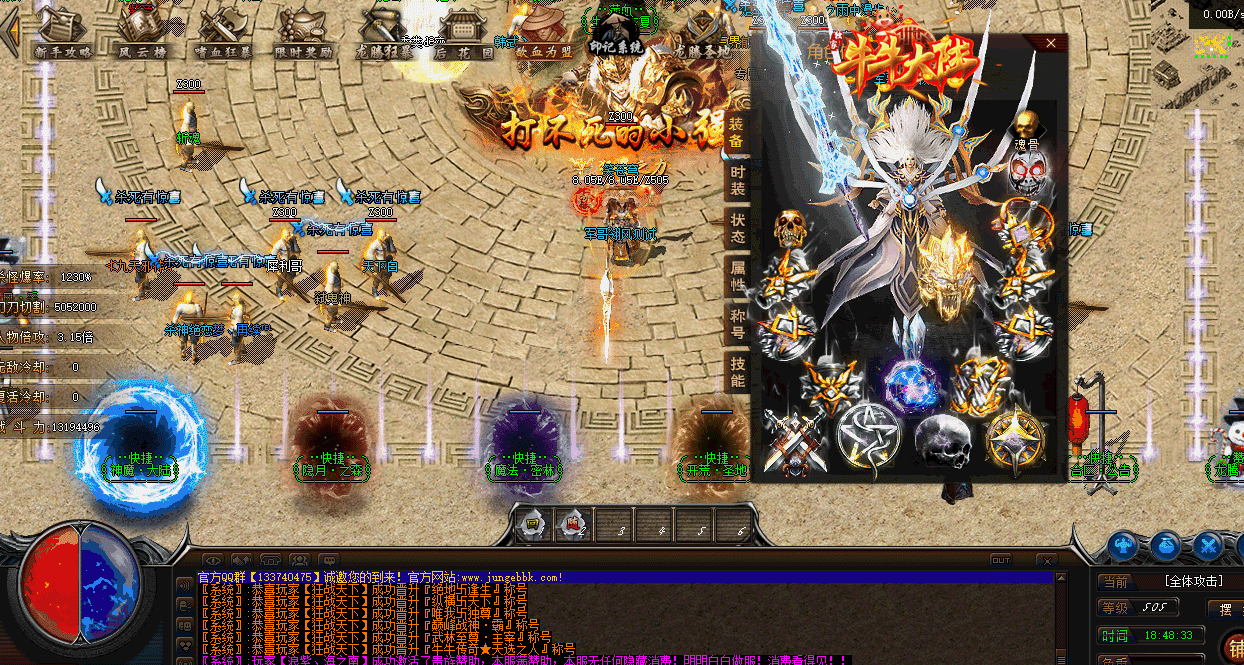Switch to the 状态 status tab

(737, 227)
